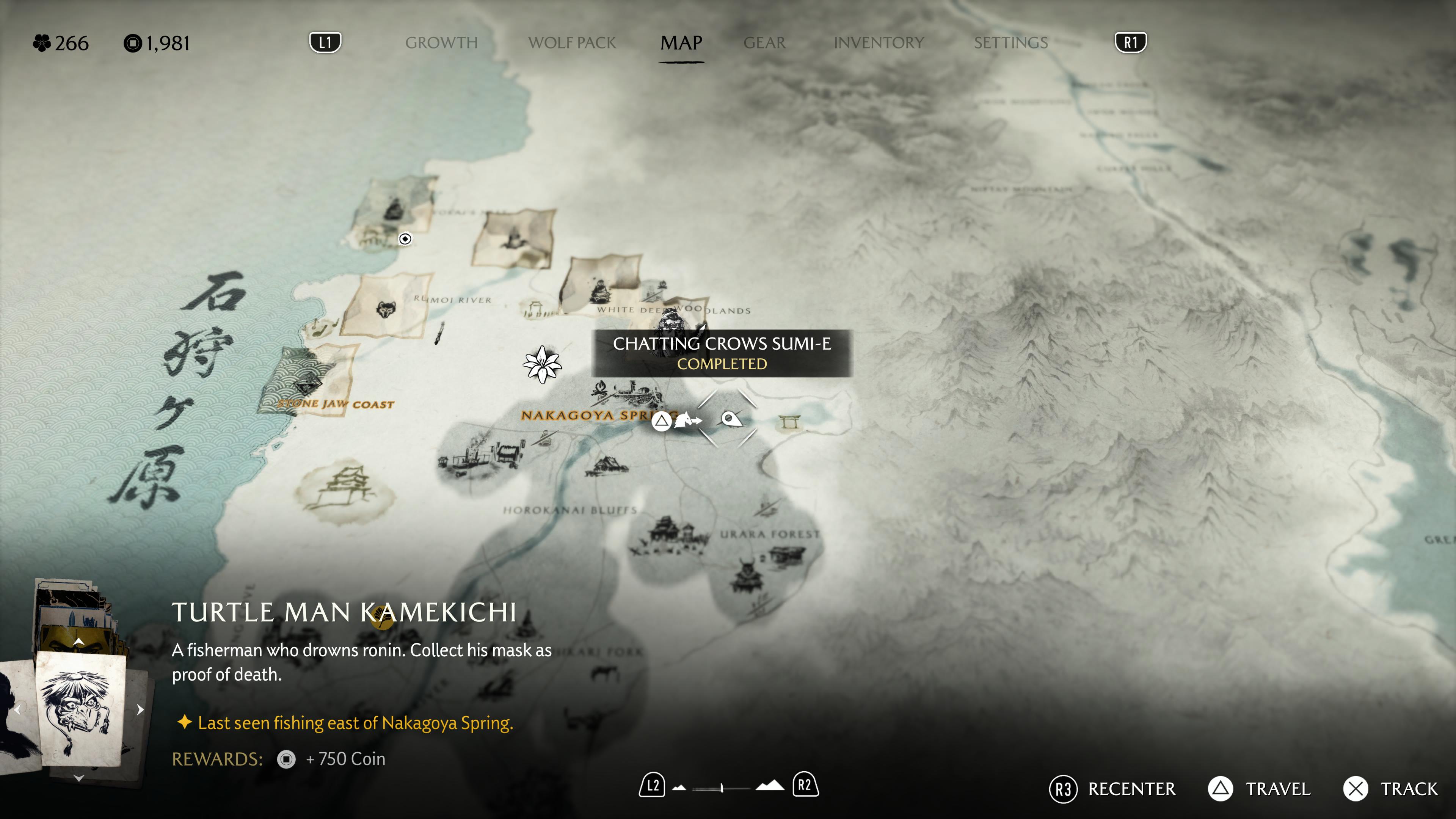
Task: Choose the torii gate marker east of the pin
Action: coord(789,422)
